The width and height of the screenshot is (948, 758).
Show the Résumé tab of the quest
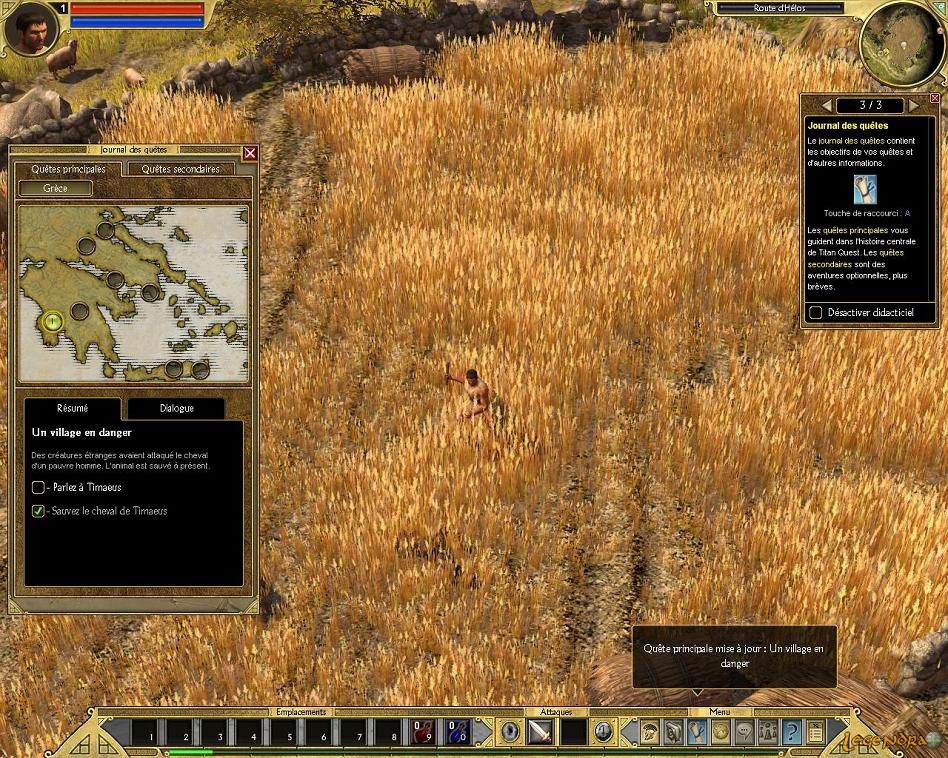tap(72, 408)
